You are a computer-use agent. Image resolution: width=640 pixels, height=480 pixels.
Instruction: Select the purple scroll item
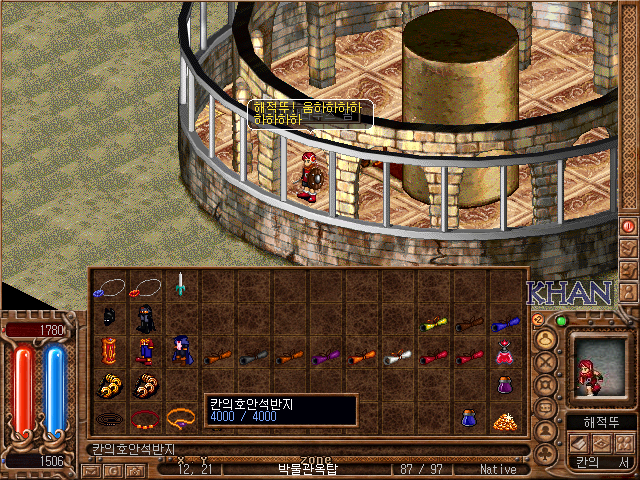tap(324, 354)
